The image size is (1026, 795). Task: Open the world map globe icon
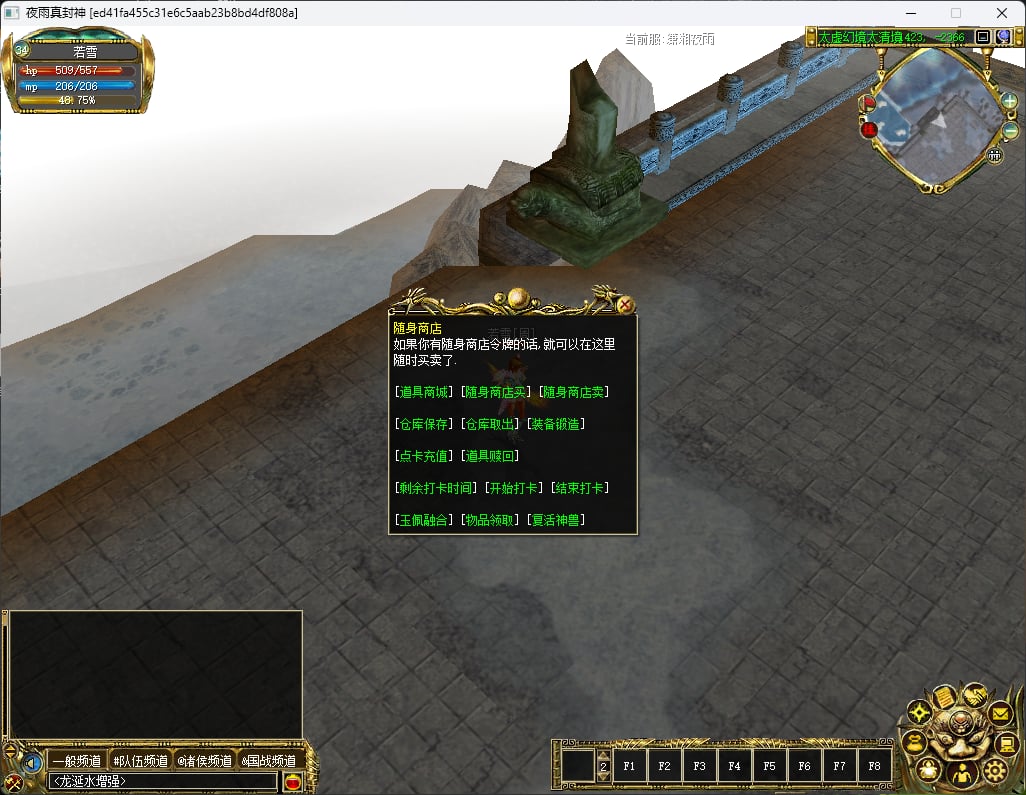point(1003,37)
